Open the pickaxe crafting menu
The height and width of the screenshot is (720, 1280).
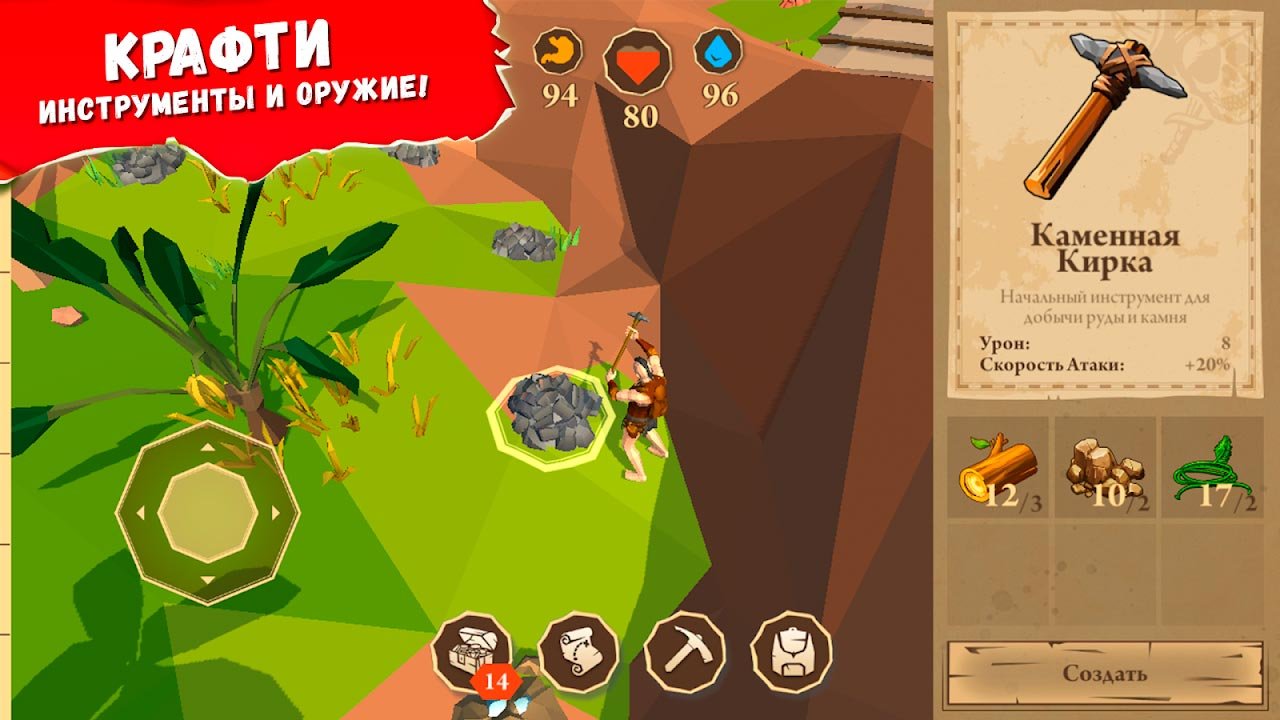tap(685, 652)
